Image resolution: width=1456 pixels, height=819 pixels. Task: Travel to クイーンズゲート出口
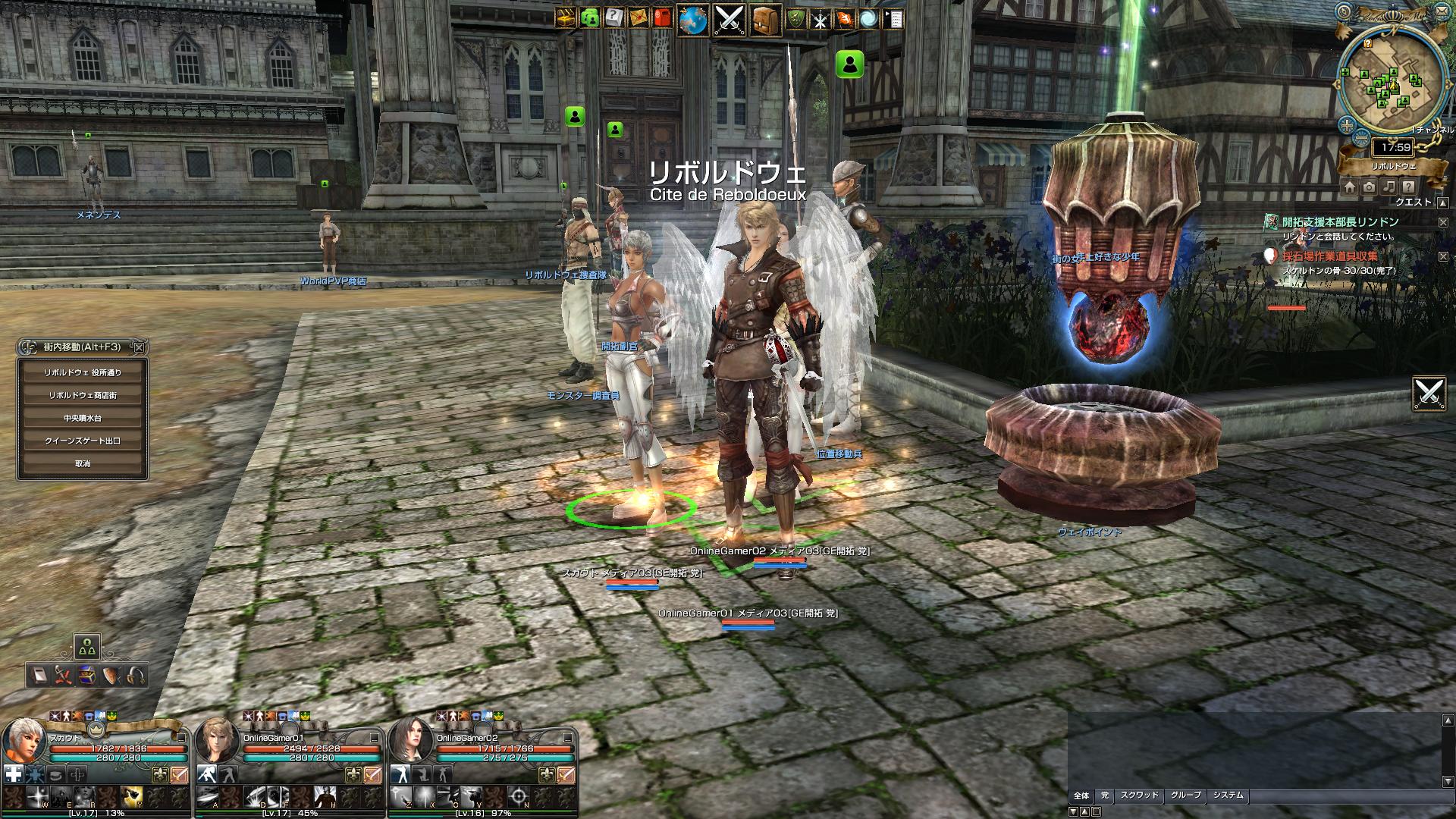point(83,441)
